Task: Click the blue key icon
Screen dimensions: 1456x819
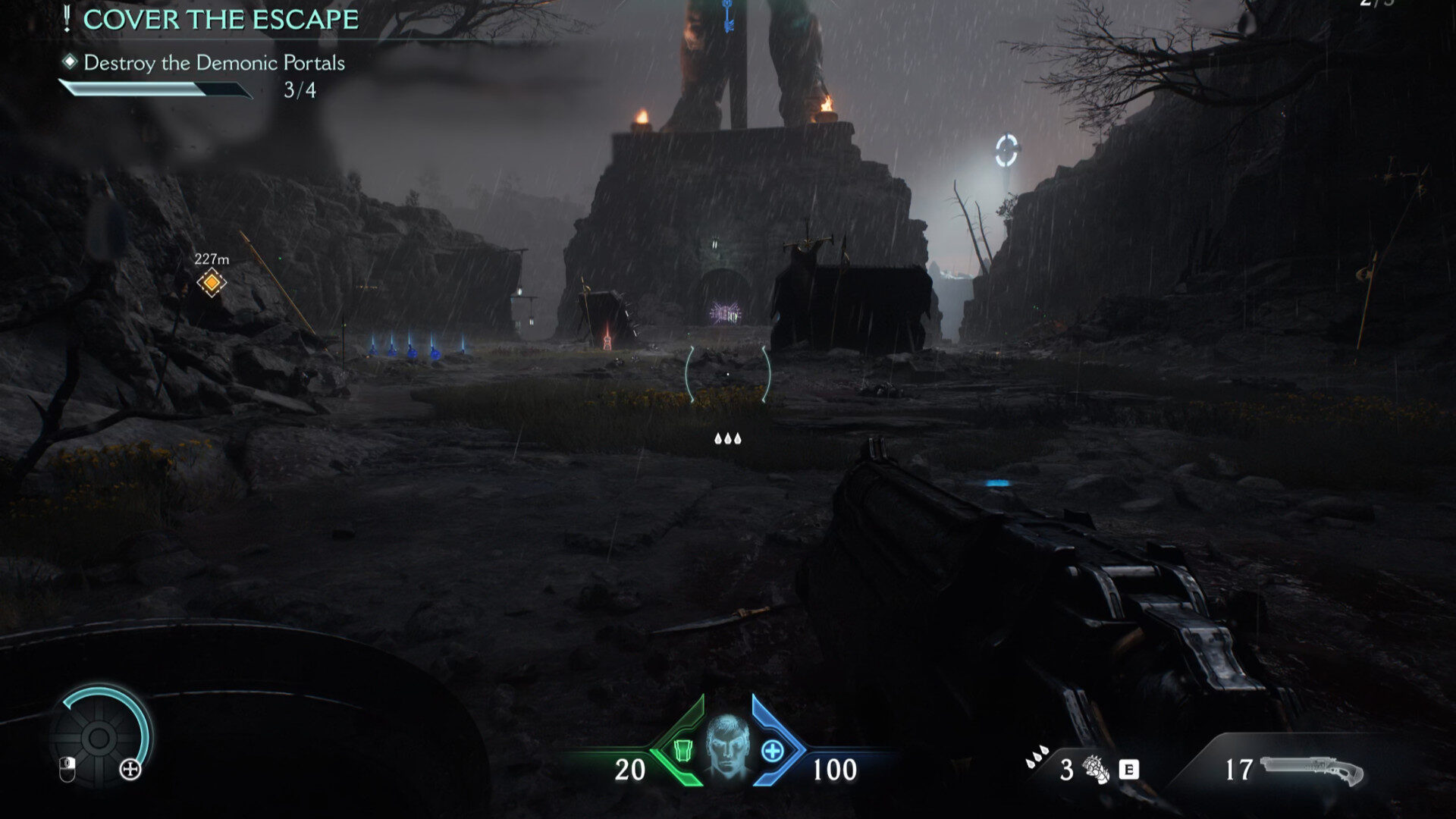Action: (x=728, y=16)
